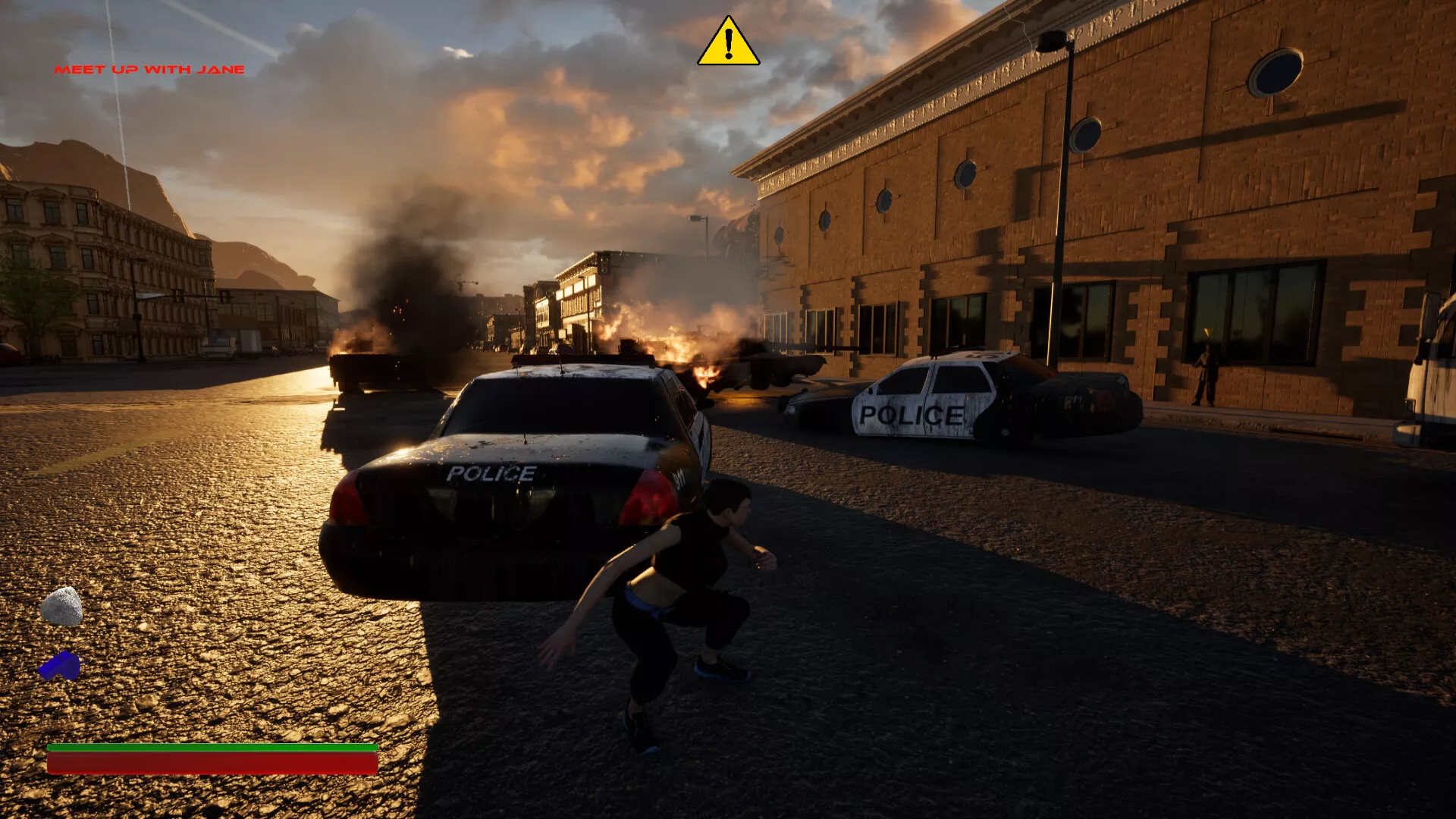Click the yellow warning triangle marker
This screenshot has height=819, width=1456.
pos(728,43)
